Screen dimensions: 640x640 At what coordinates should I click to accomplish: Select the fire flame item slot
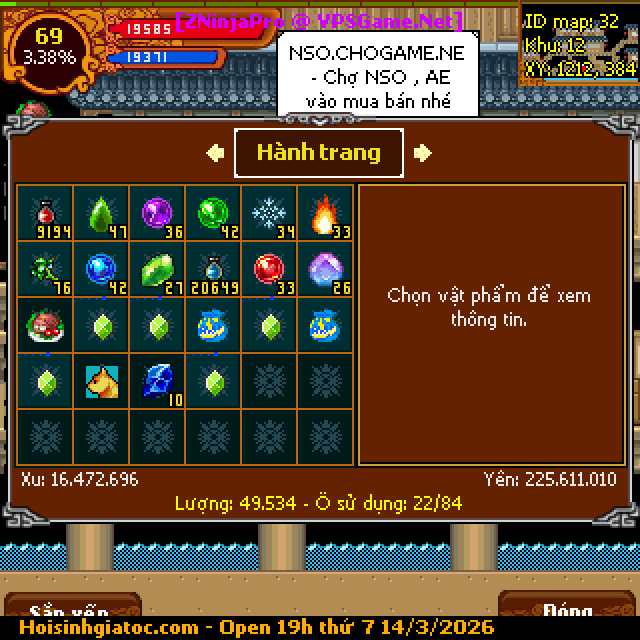[325, 213]
